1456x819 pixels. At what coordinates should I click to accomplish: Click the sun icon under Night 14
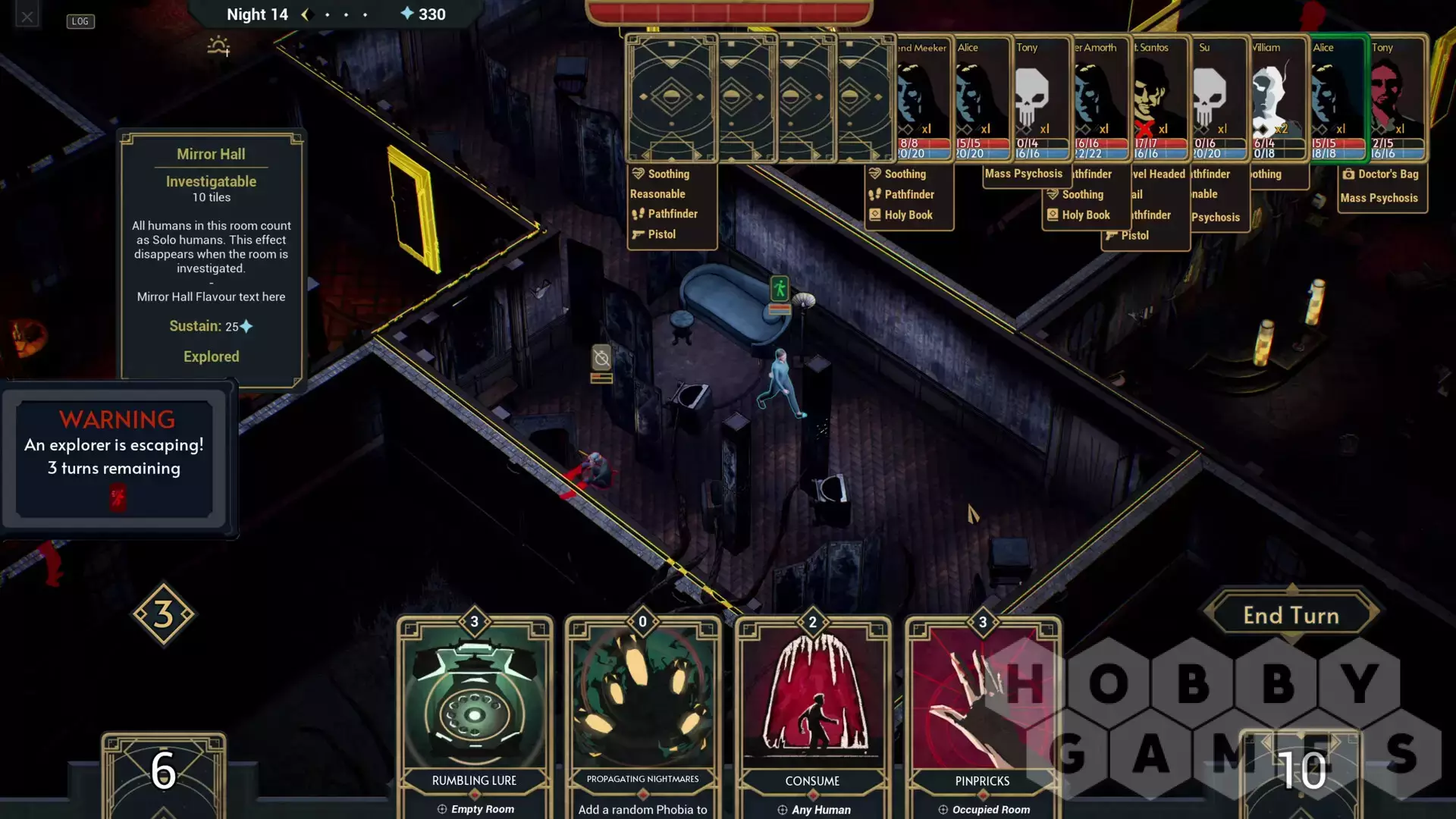[218, 47]
